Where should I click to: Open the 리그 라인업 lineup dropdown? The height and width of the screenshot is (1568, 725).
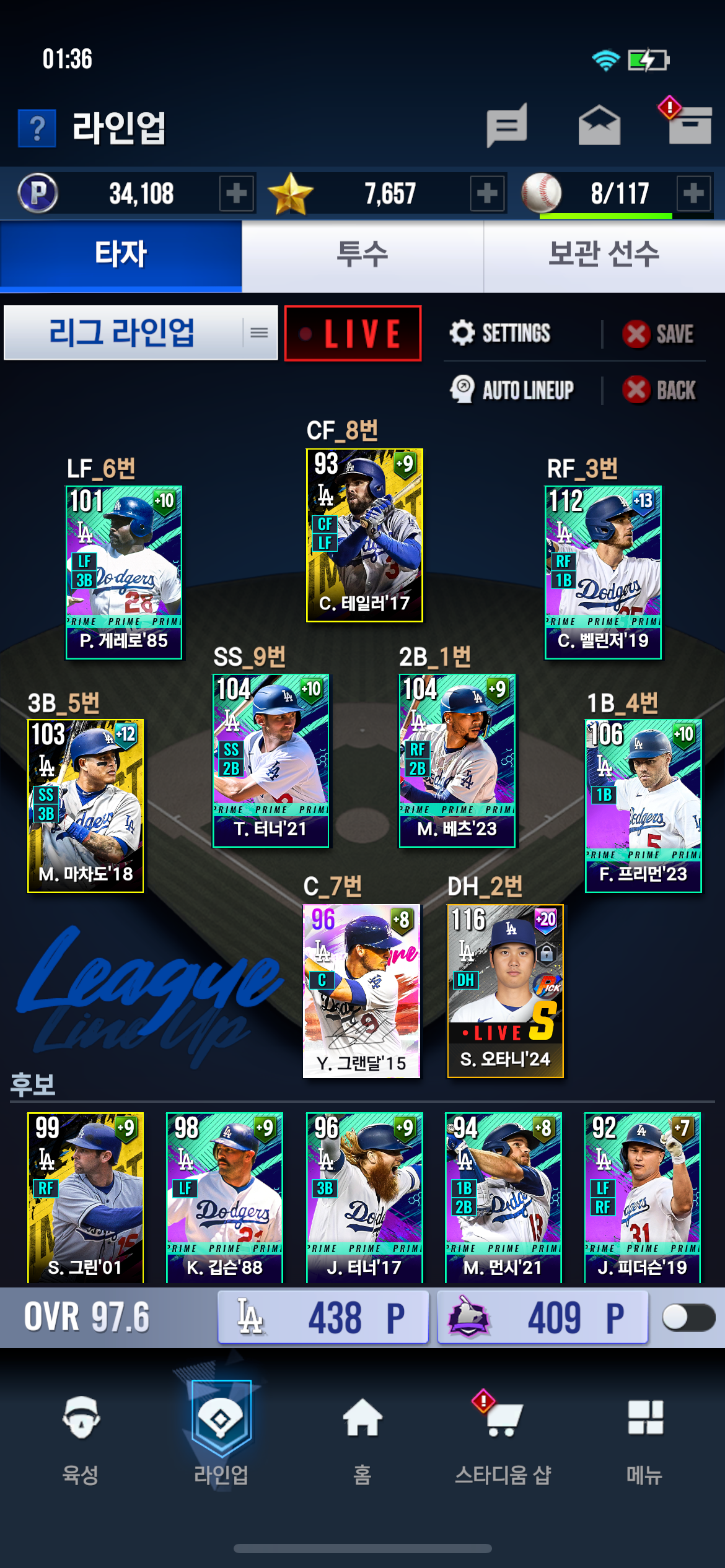(x=141, y=333)
